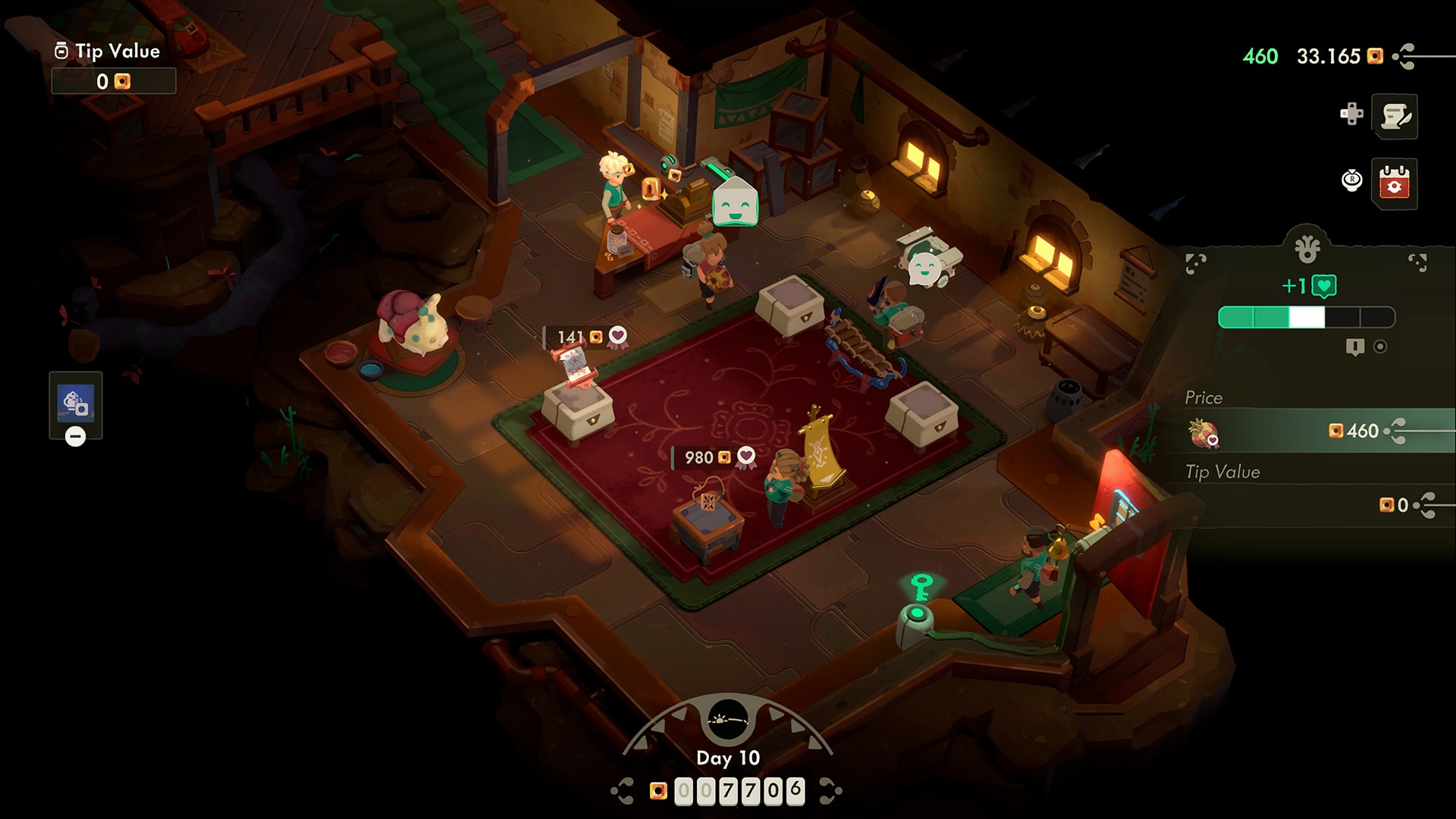Click the 980 price tag above the lantern
Viewport: 1456px width, 819px height.
pyautogui.click(x=708, y=457)
